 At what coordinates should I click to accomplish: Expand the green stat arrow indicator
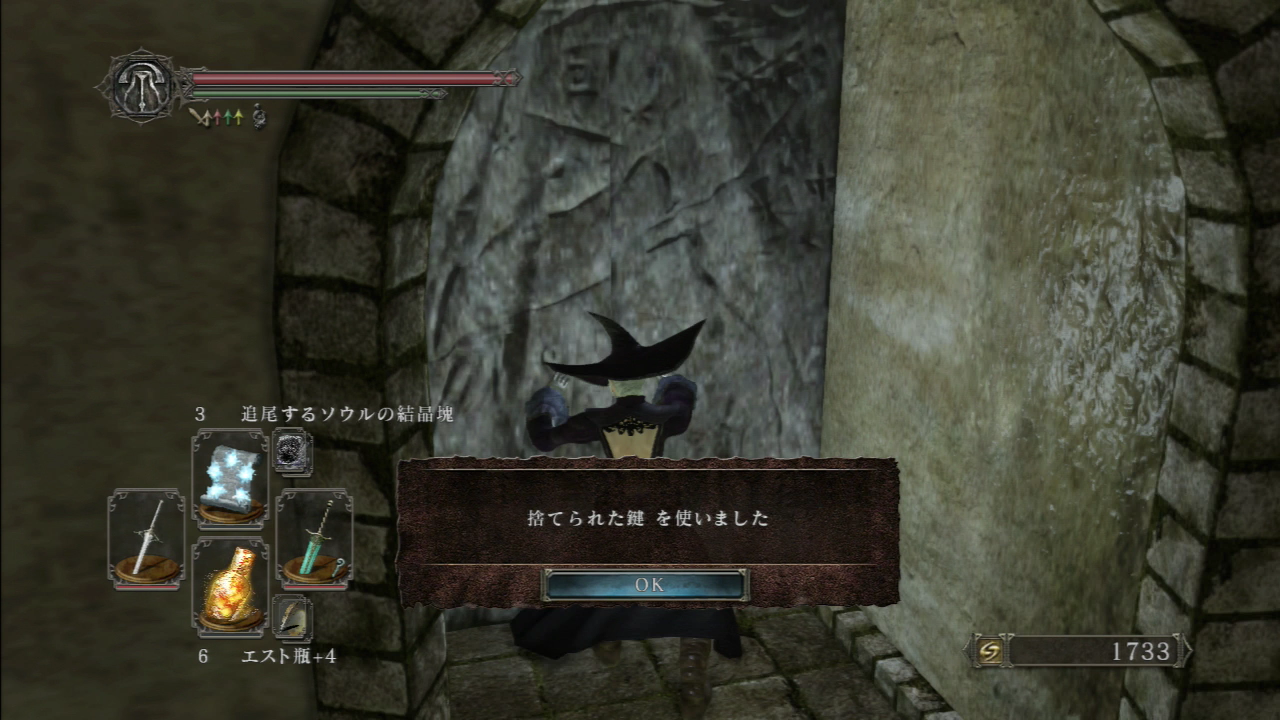pyautogui.click(x=228, y=117)
